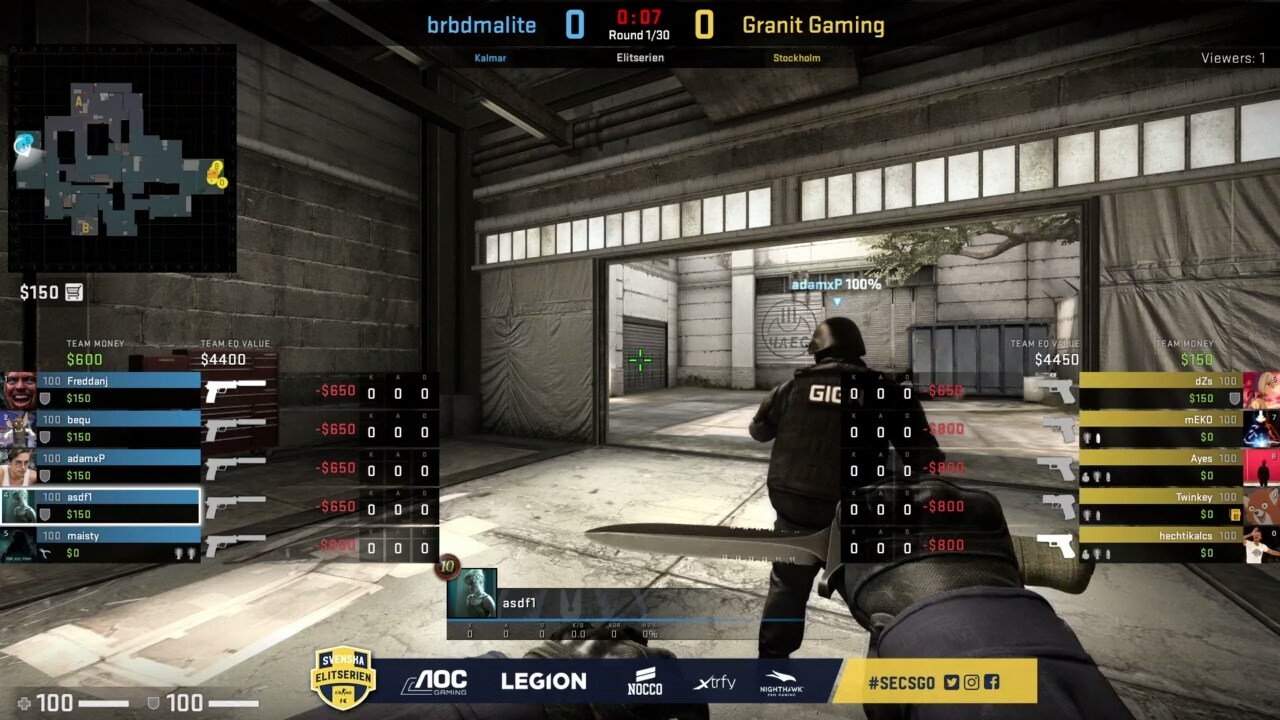Pick Twinkey's player row
Screen dimensions: 1280x720
[x=1160, y=506]
